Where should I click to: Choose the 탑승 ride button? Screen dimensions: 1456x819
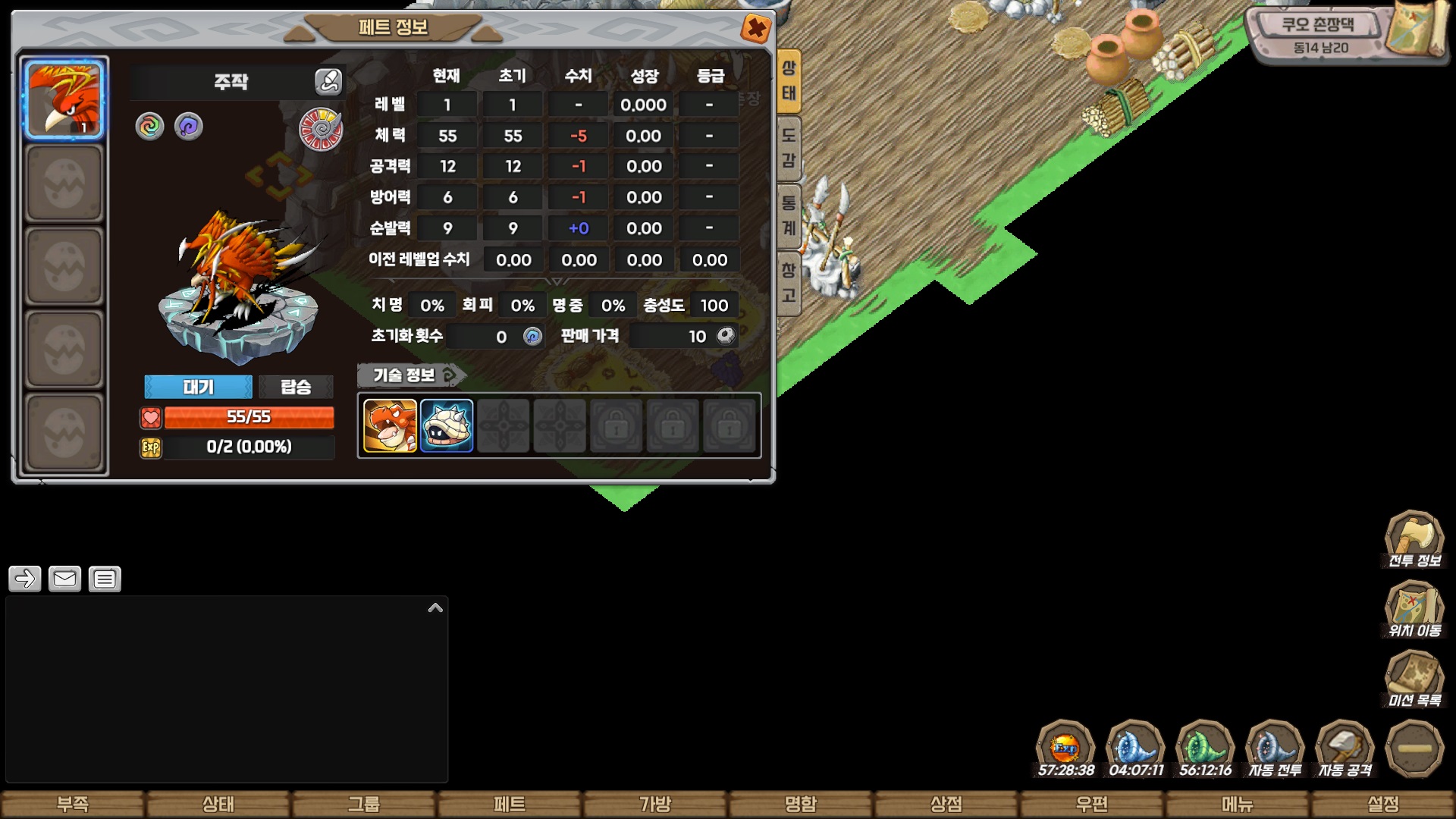tap(296, 387)
